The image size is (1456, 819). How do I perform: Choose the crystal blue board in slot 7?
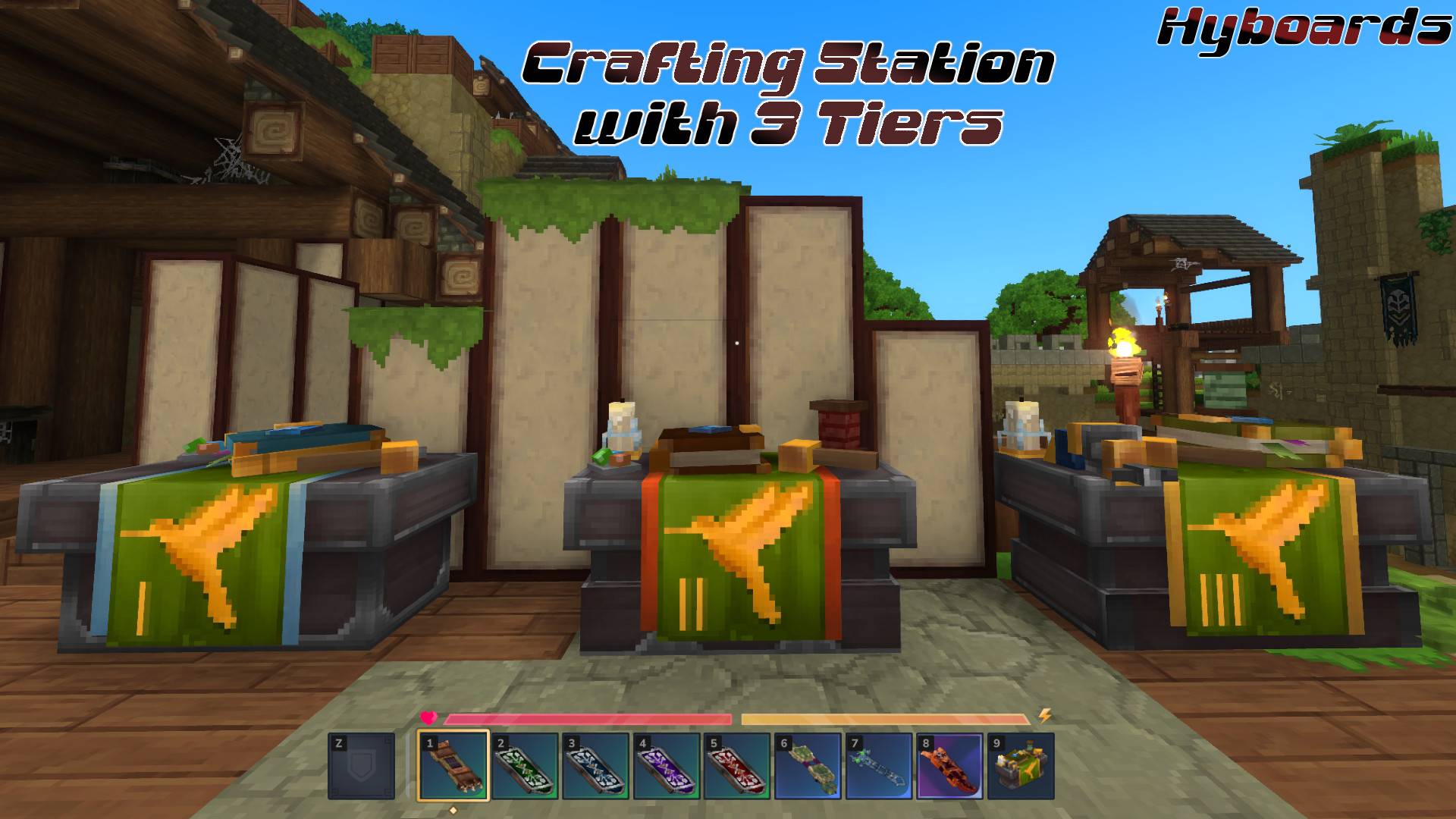879,766
